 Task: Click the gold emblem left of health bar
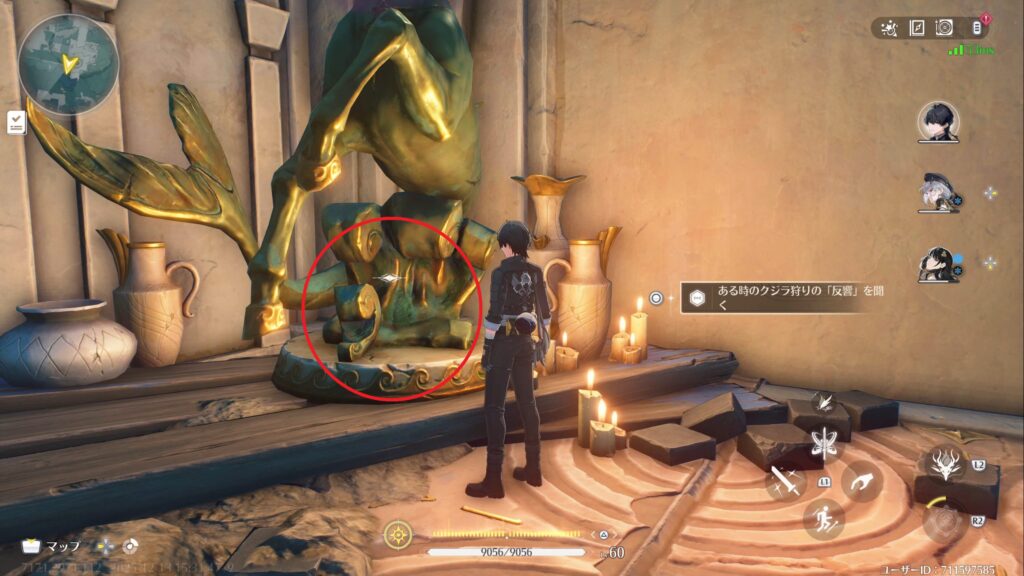coord(399,533)
